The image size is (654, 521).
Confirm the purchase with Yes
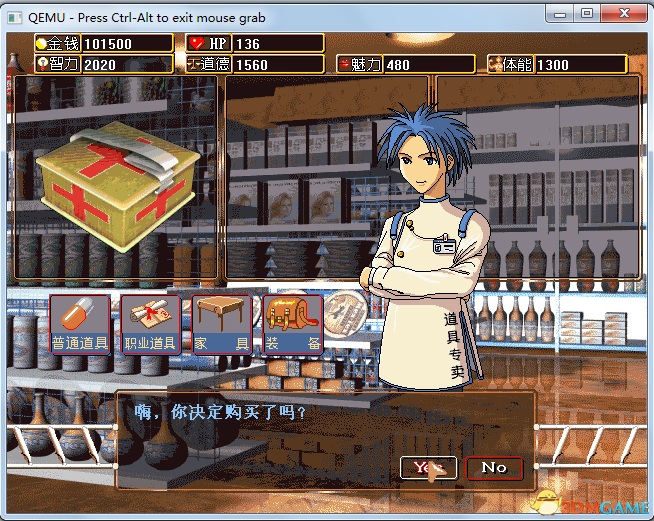(428, 467)
